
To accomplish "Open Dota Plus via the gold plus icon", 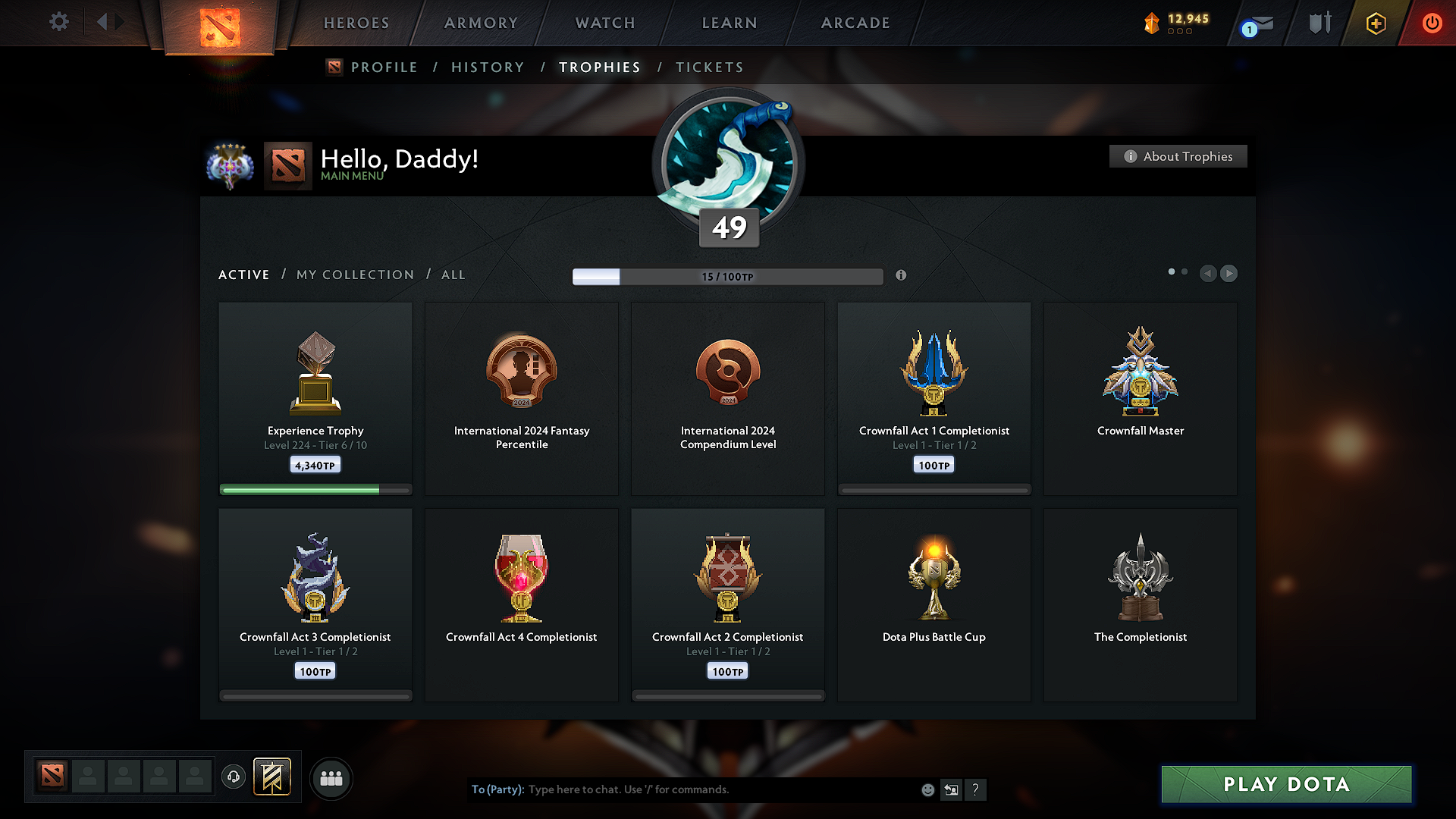I will [x=1375, y=23].
